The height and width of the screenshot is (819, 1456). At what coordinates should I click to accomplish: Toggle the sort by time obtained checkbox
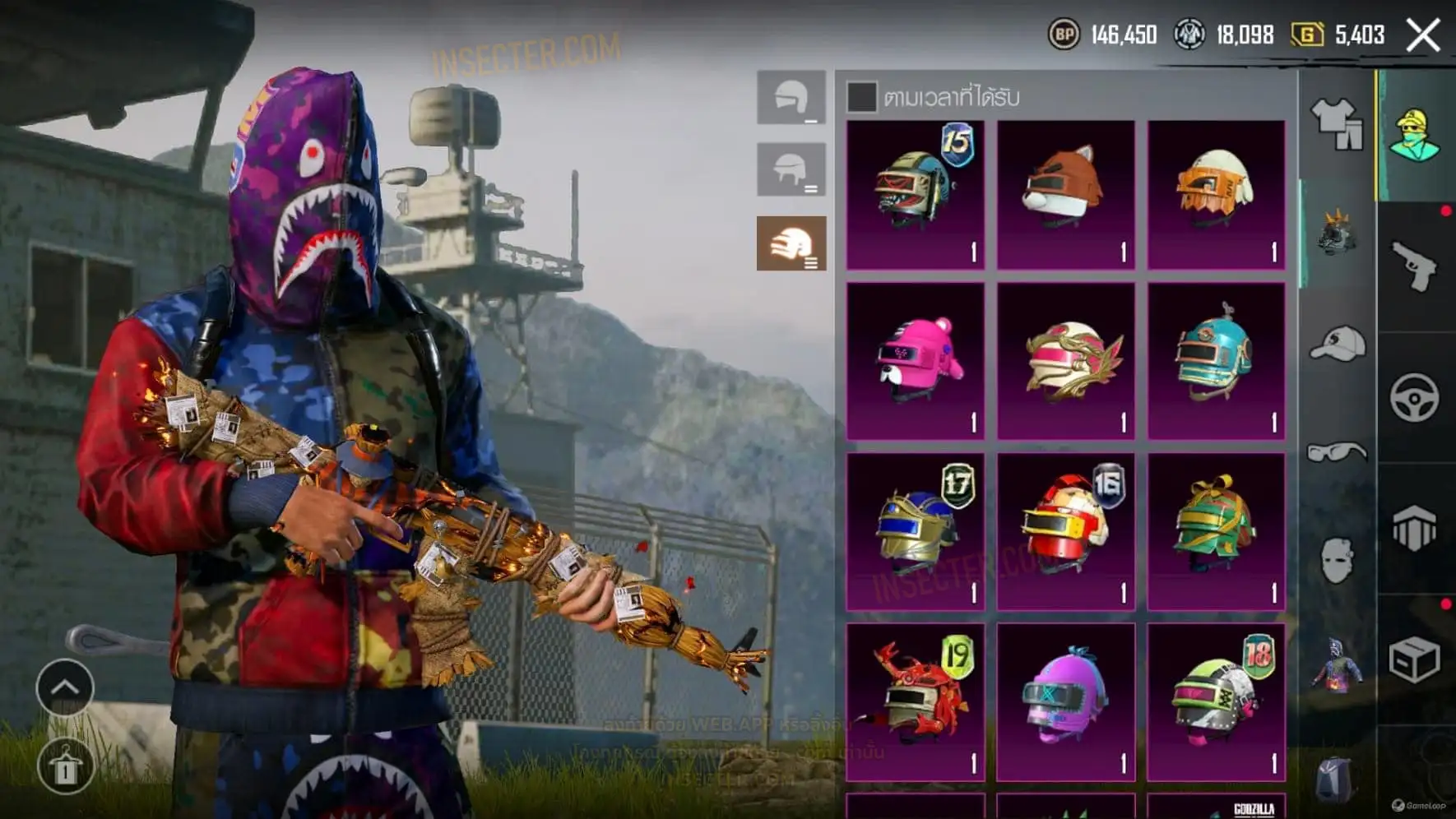tap(861, 97)
